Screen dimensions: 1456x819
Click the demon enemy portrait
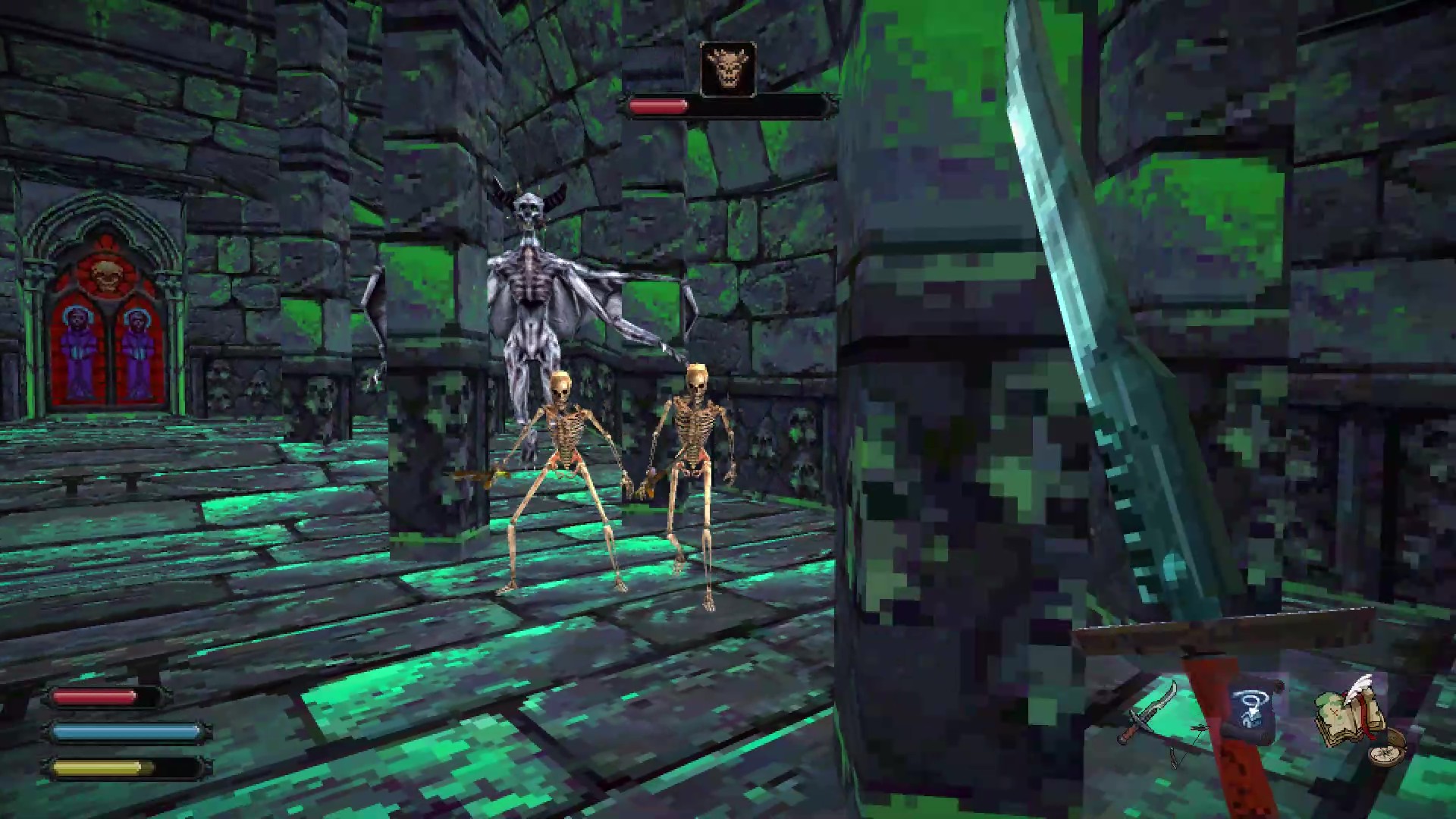(728, 69)
